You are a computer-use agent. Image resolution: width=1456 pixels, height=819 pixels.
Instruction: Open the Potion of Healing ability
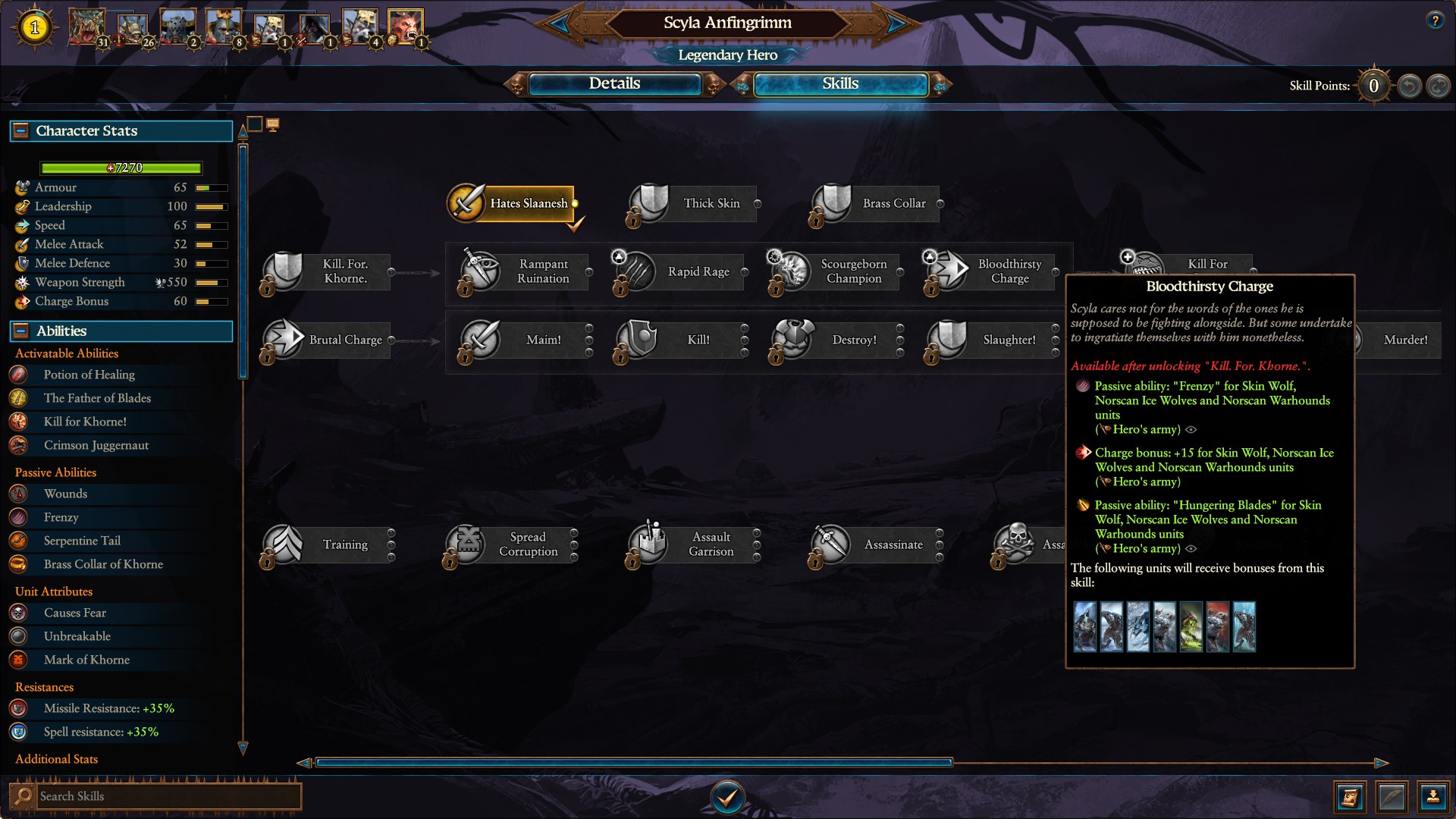point(89,375)
